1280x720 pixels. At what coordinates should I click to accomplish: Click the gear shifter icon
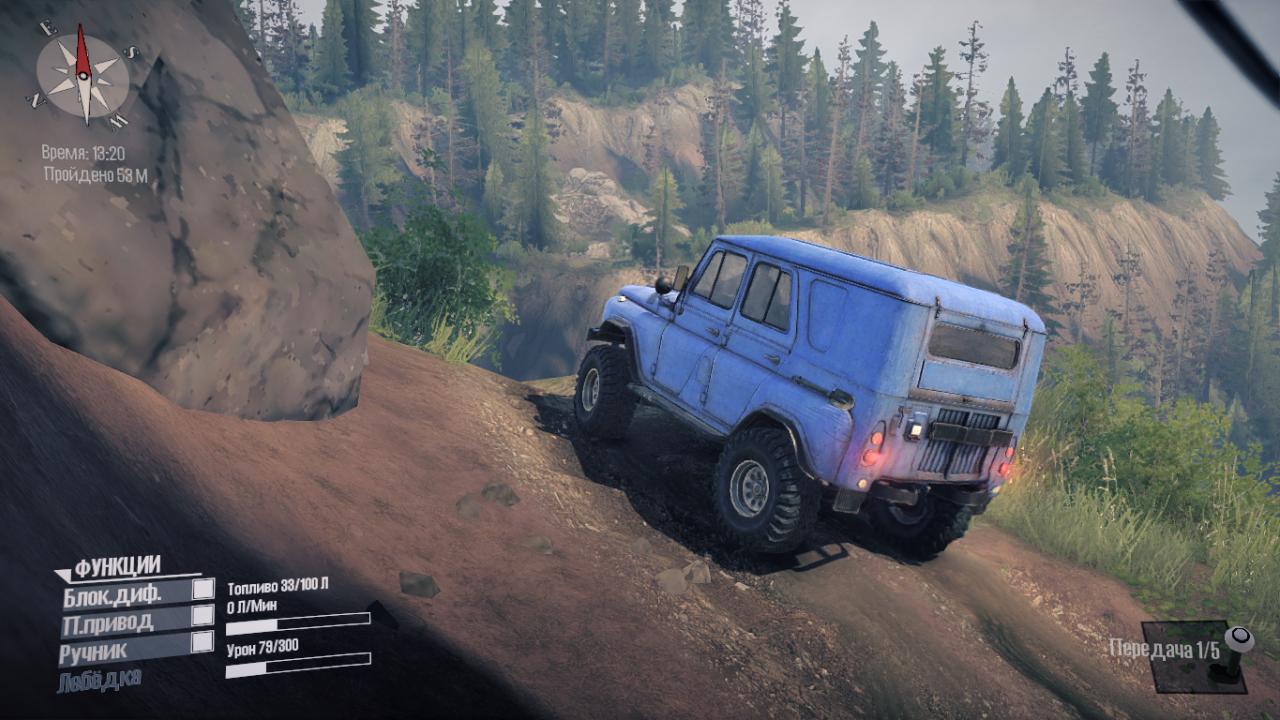click(x=1234, y=653)
